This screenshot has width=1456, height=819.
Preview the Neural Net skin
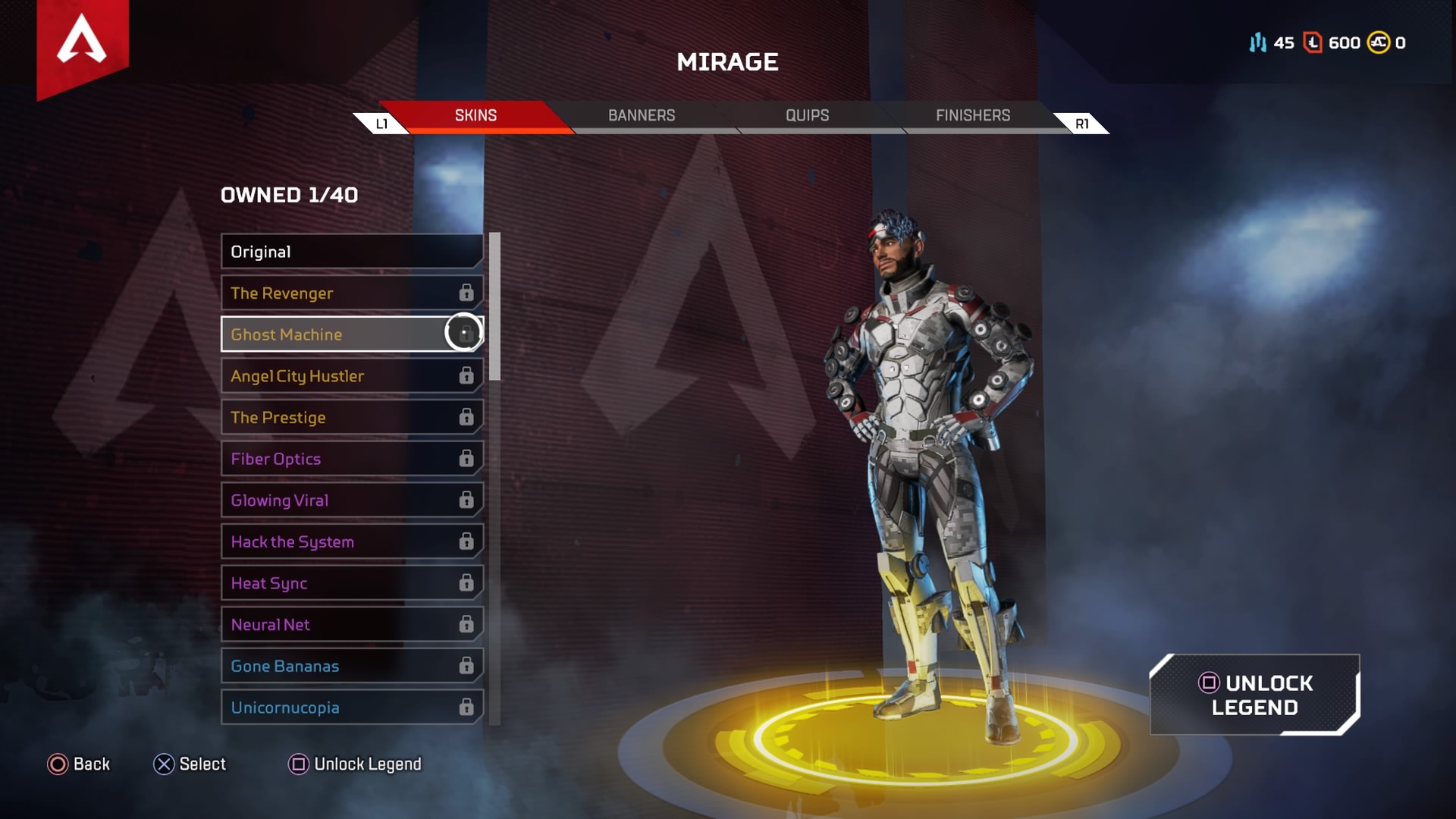tap(351, 625)
